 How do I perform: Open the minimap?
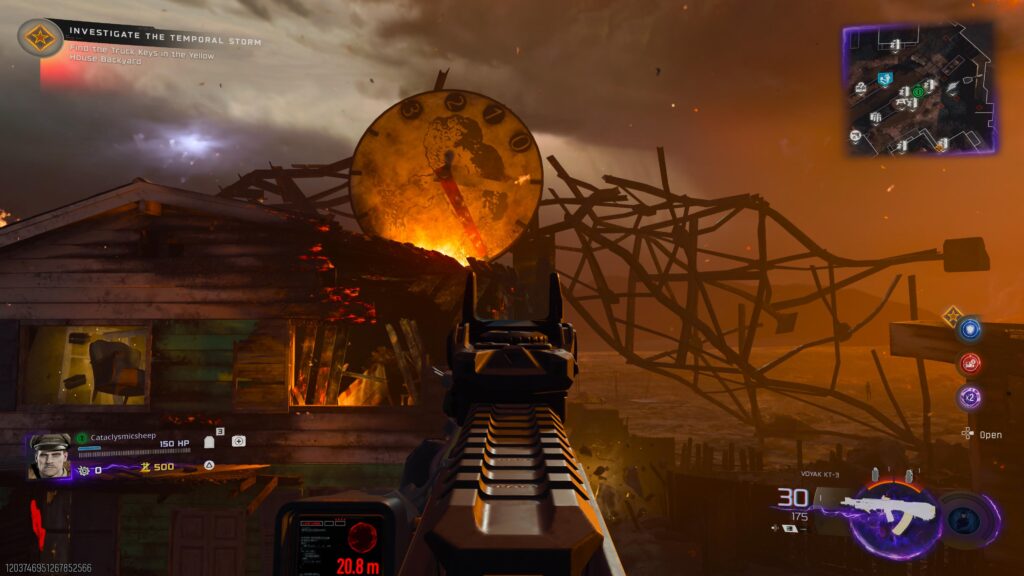(x=920, y=88)
